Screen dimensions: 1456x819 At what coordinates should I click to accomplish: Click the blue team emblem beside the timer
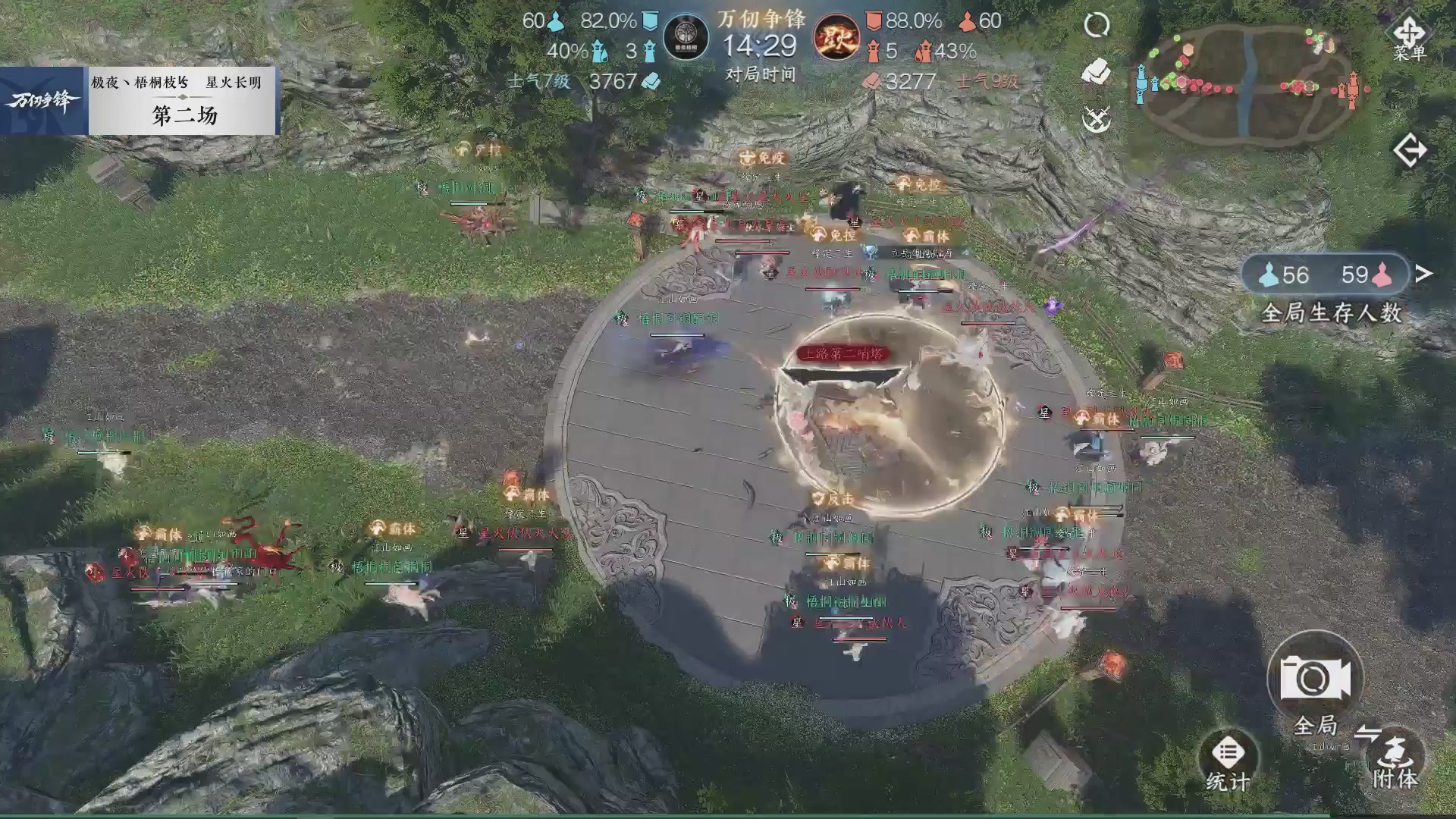pos(687,36)
